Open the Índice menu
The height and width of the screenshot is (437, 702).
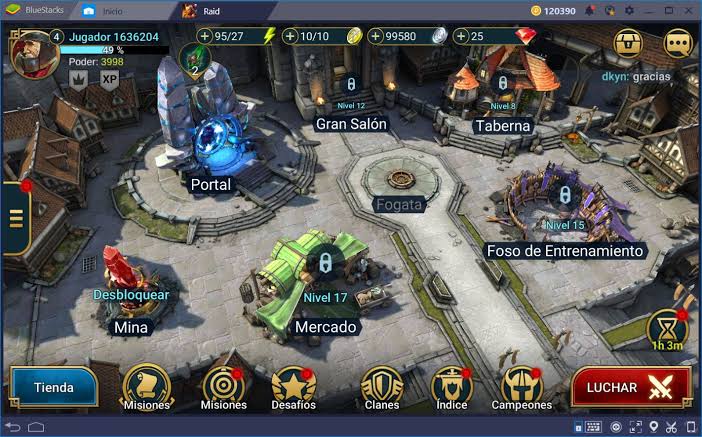[451, 385]
